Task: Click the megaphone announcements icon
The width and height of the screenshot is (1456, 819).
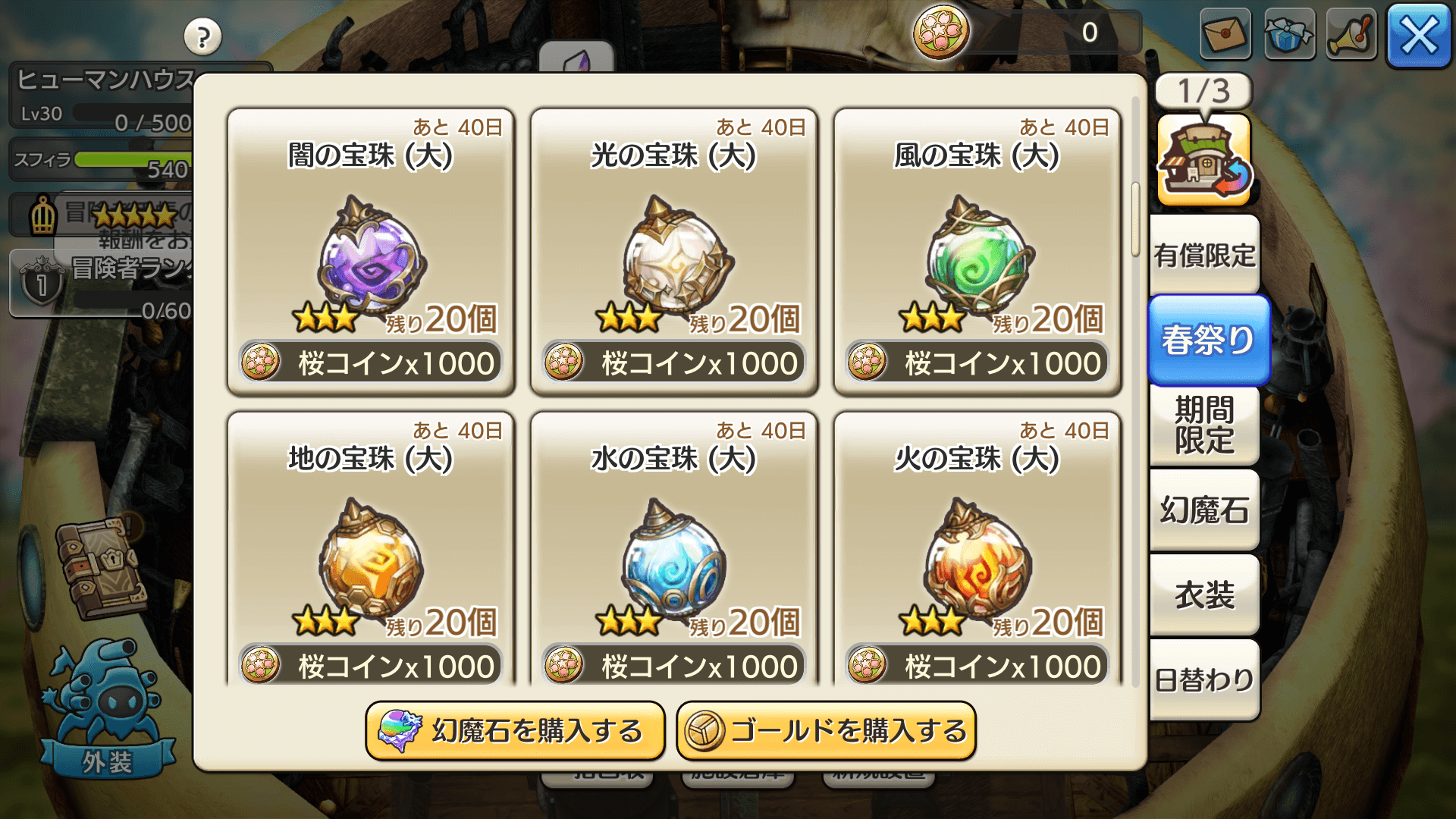Action: 1351,35
